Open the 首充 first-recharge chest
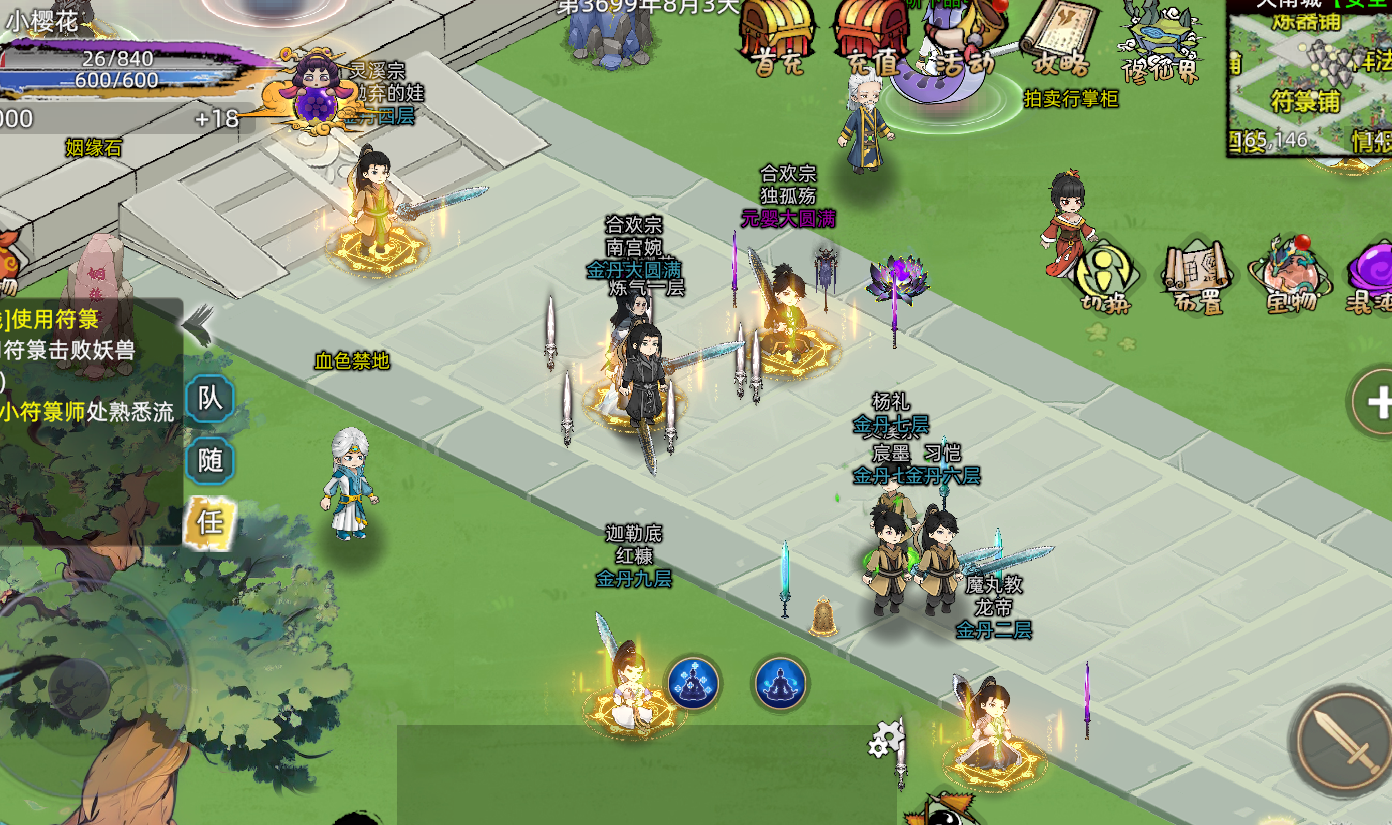1392x825 pixels. [777, 37]
